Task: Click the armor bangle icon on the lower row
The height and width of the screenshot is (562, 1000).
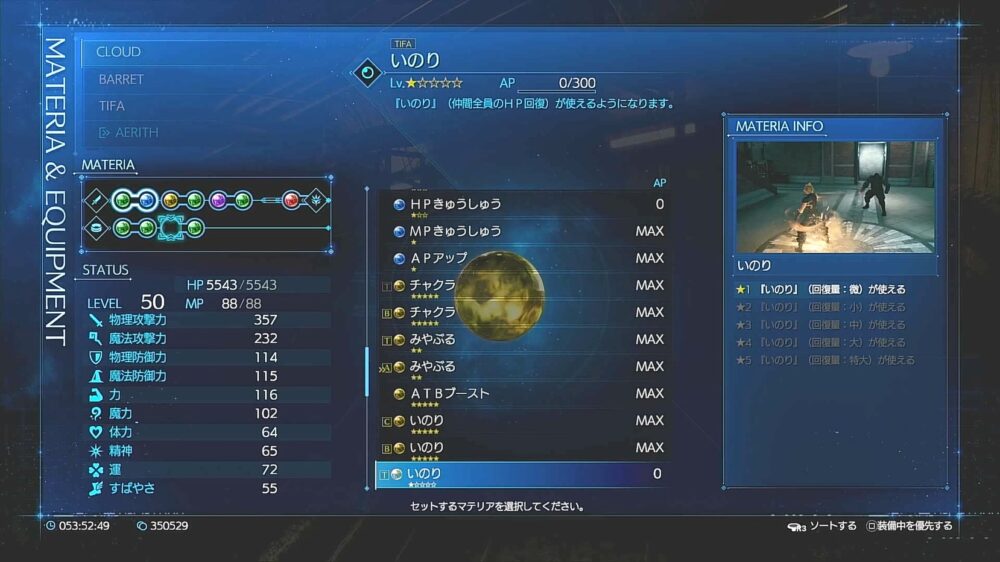Action: (x=98, y=228)
